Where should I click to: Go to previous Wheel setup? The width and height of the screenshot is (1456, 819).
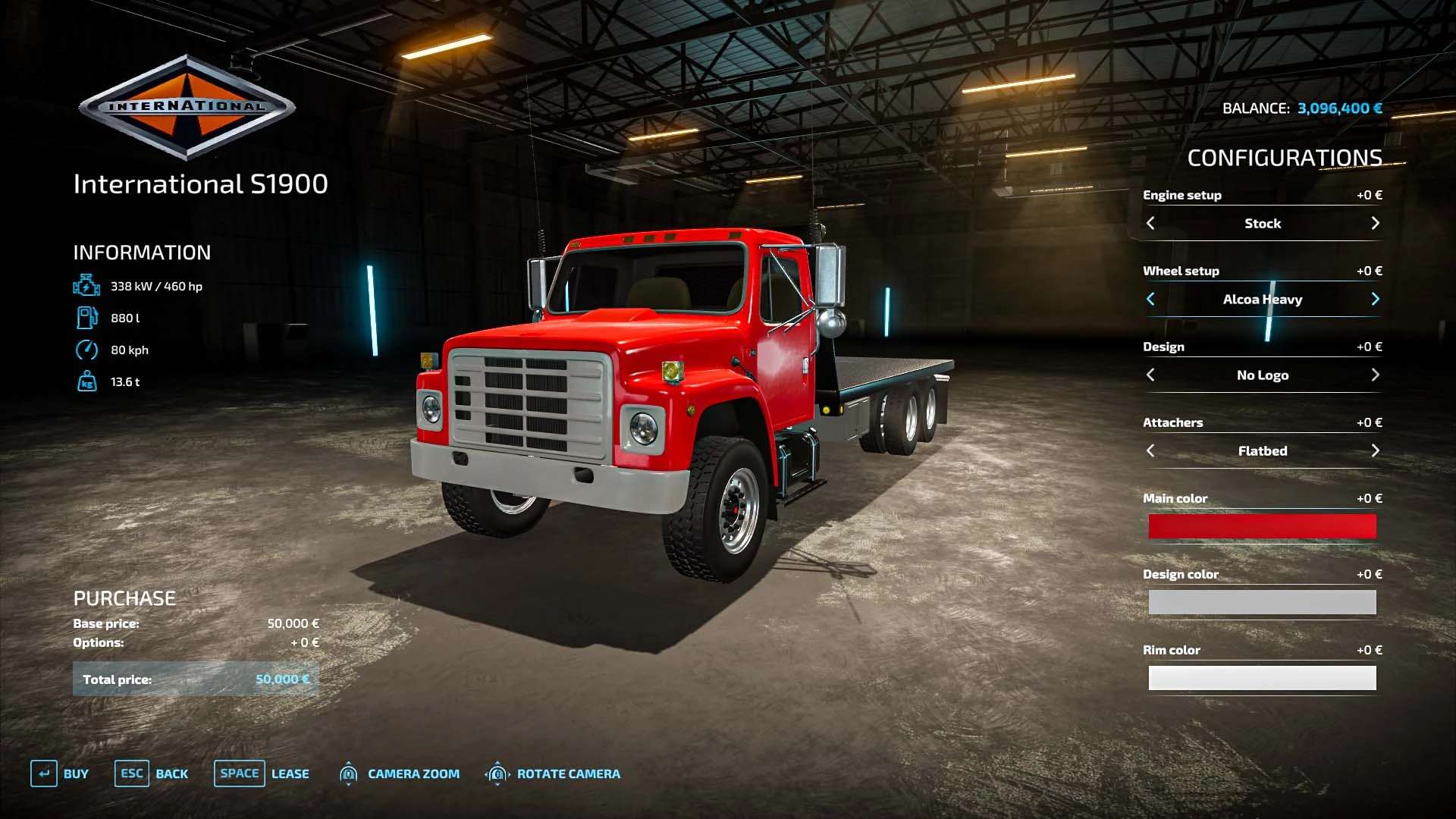pyautogui.click(x=1150, y=299)
